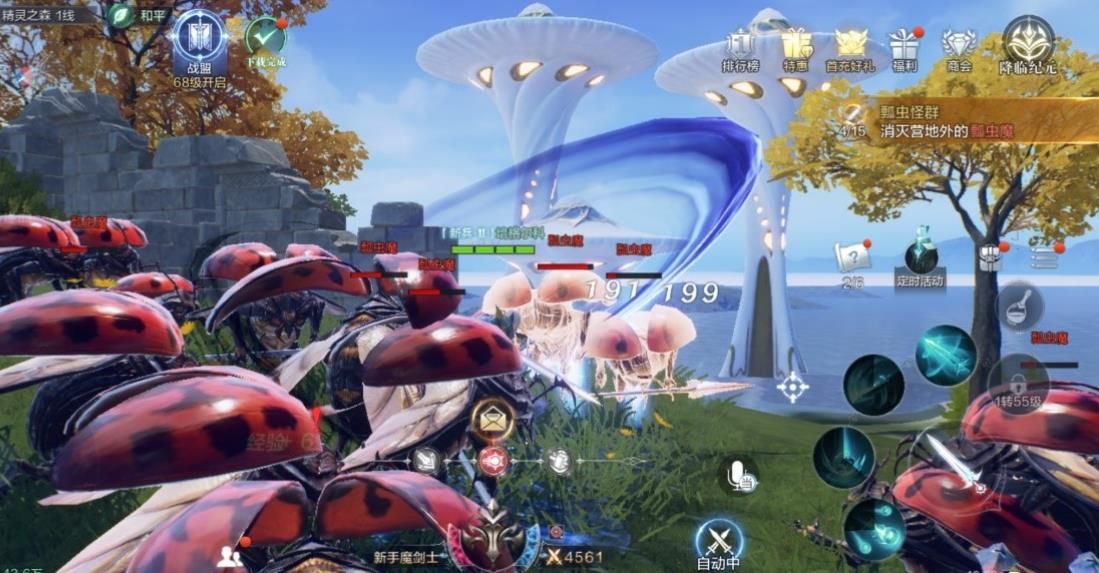The height and width of the screenshot is (573, 1099).
Task: Click the crosshair target-lock icon
Action: point(793,387)
